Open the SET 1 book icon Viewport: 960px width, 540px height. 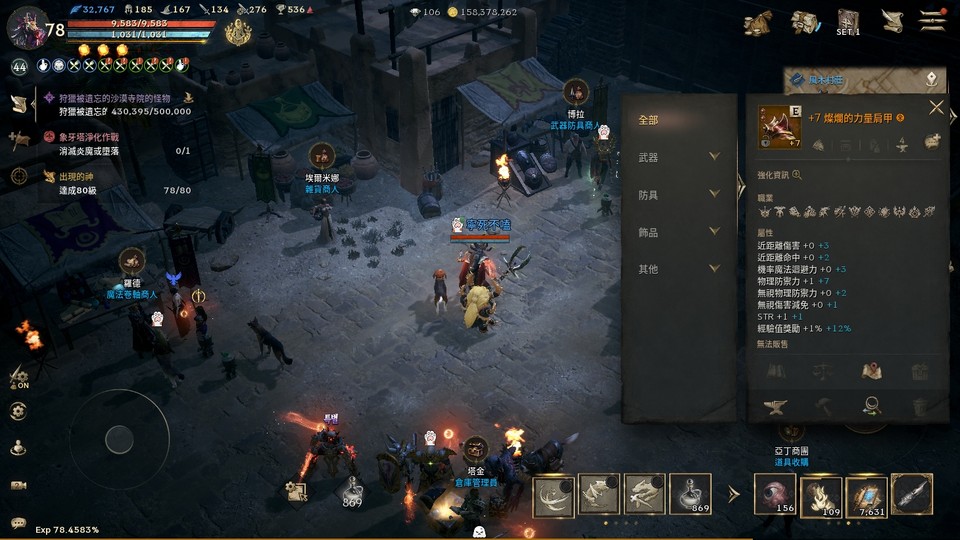(848, 21)
